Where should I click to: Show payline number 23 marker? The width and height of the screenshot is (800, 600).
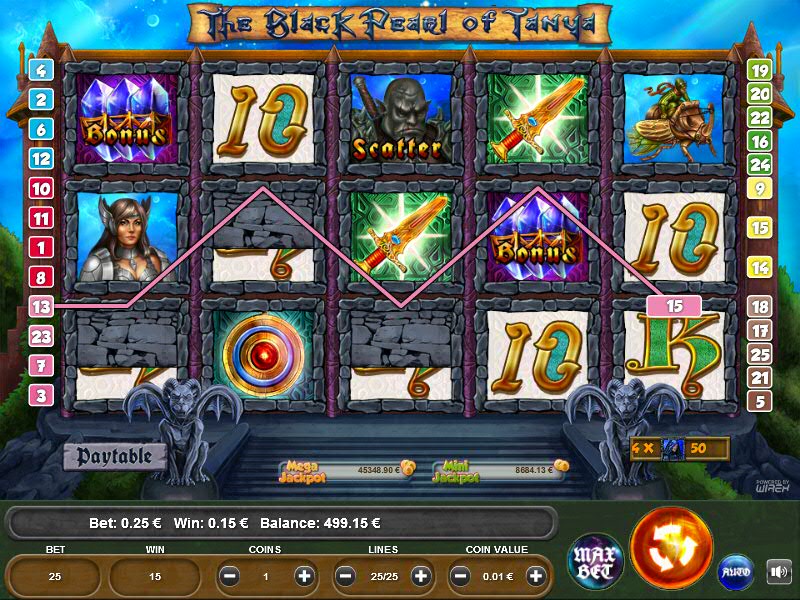click(41, 336)
